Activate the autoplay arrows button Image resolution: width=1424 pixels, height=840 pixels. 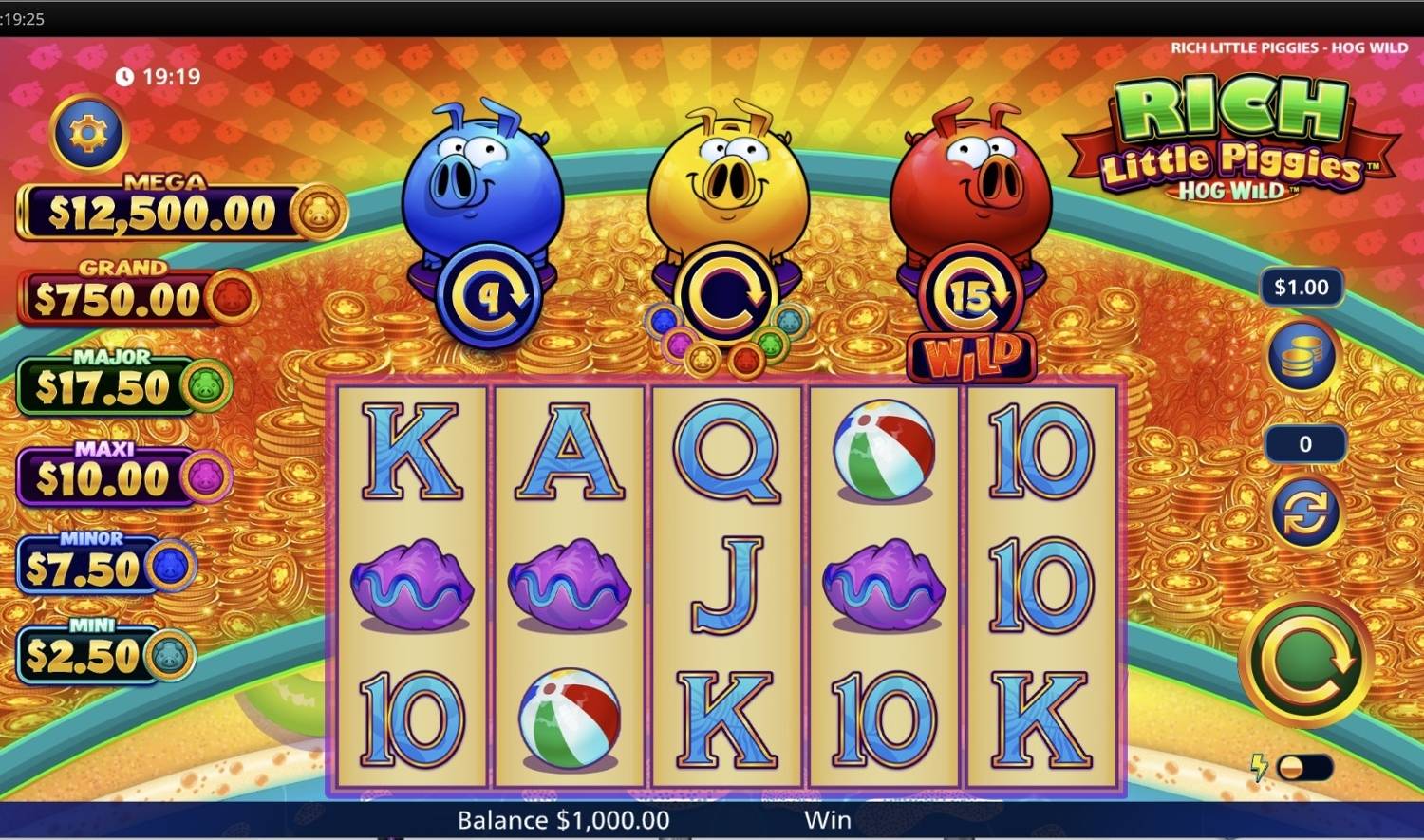(1304, 513)
